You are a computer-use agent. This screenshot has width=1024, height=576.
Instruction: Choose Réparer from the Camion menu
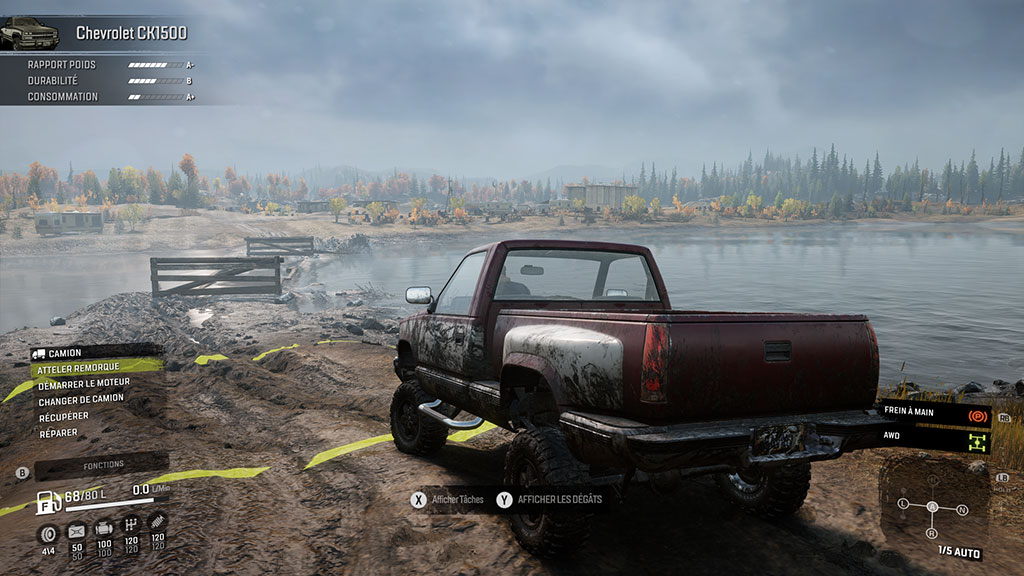click(58, 433)
